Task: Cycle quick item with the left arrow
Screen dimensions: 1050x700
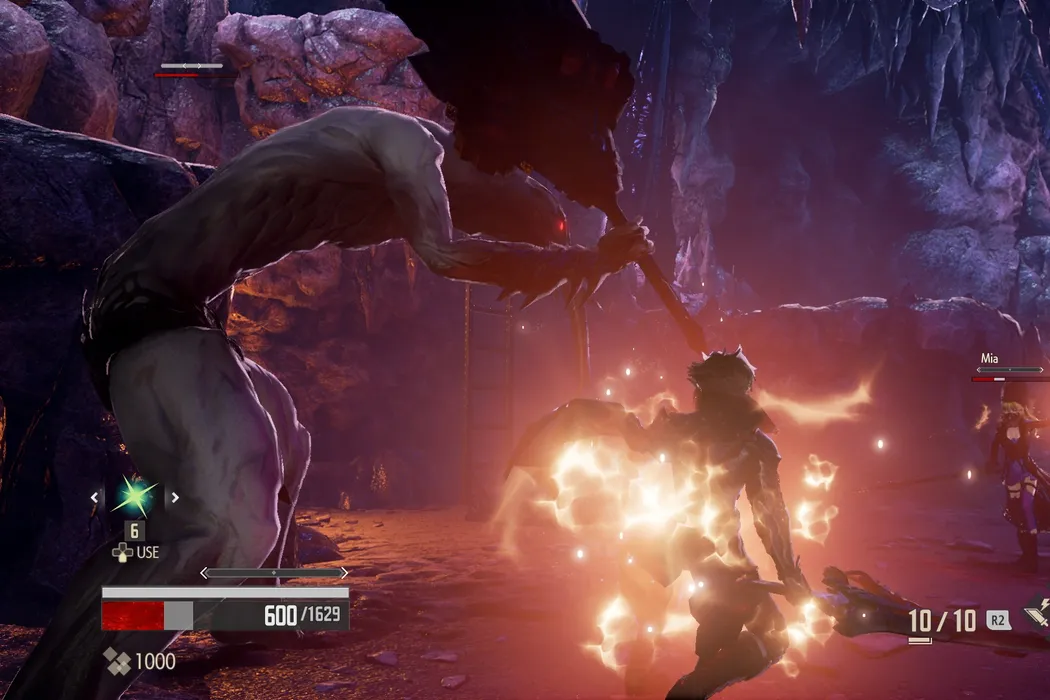Action: coord(95,497)
